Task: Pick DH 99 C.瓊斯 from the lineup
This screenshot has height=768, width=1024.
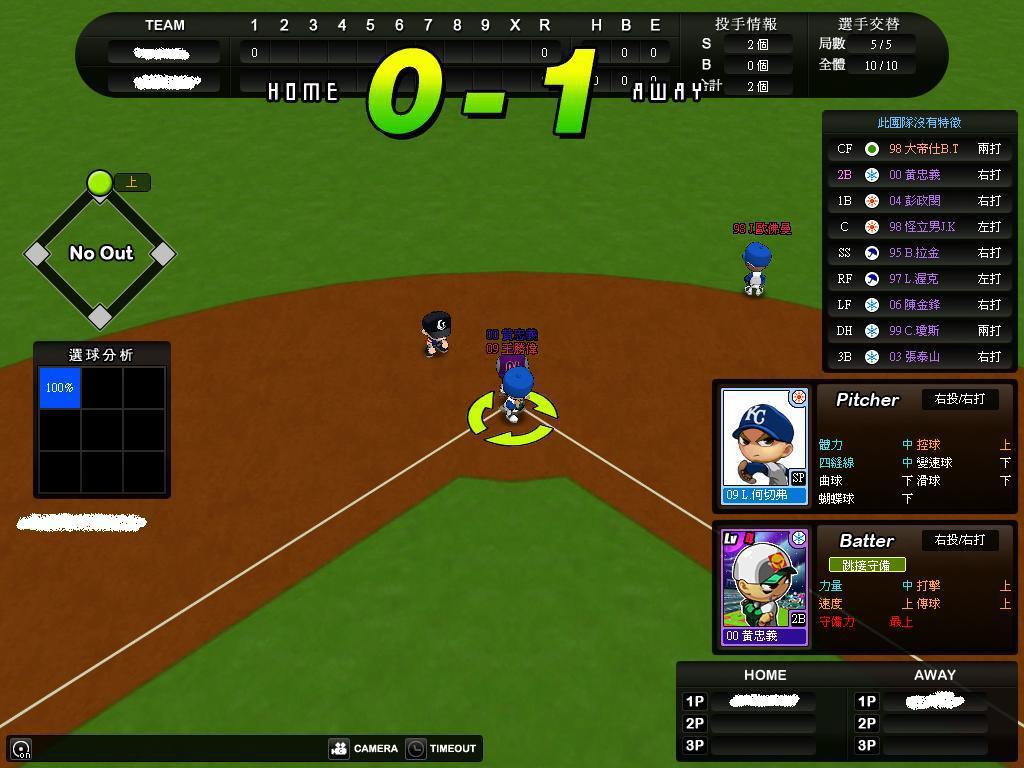Action: click(919, 331)
